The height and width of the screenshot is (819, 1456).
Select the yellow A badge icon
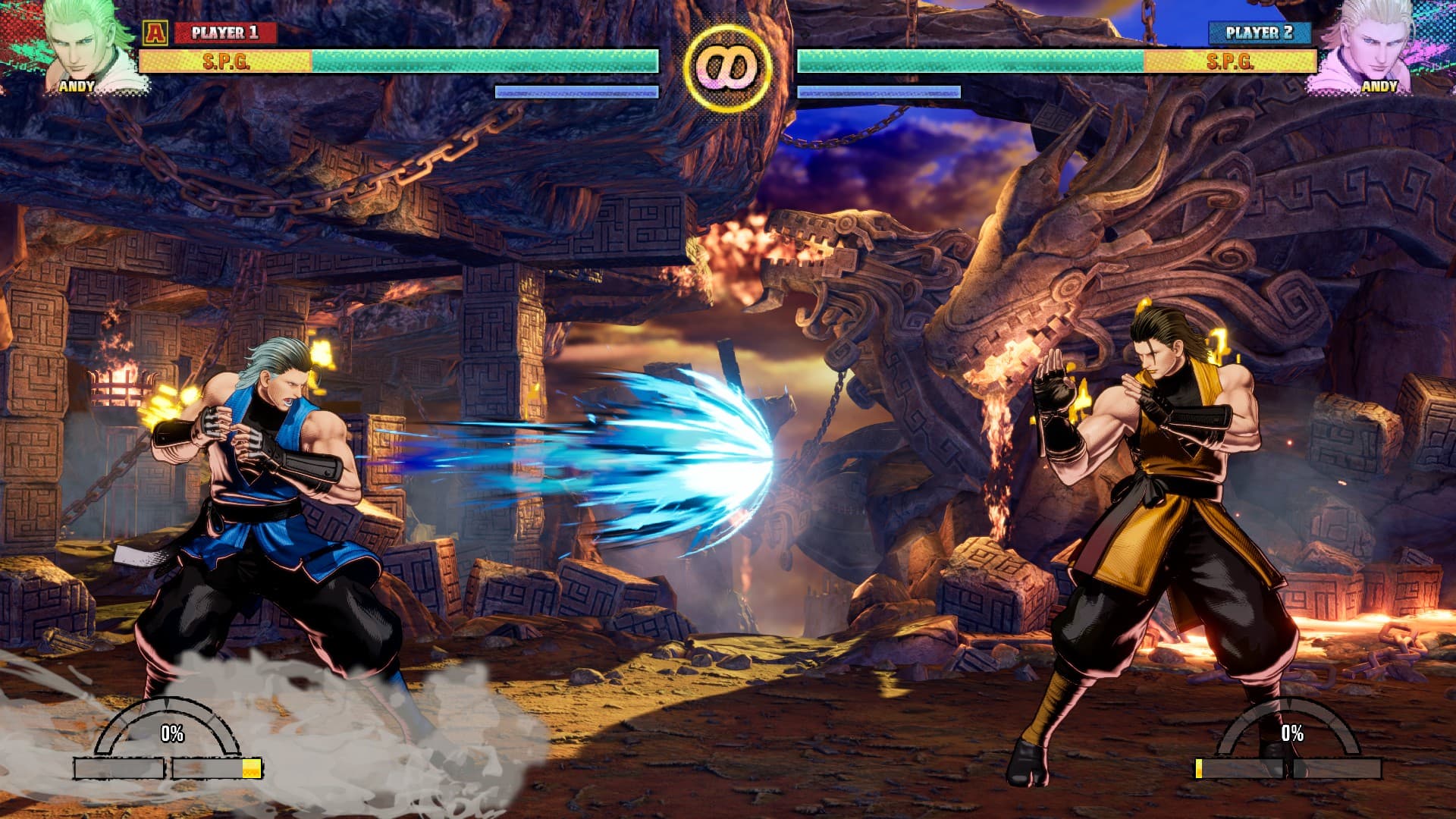click(155, 33)
